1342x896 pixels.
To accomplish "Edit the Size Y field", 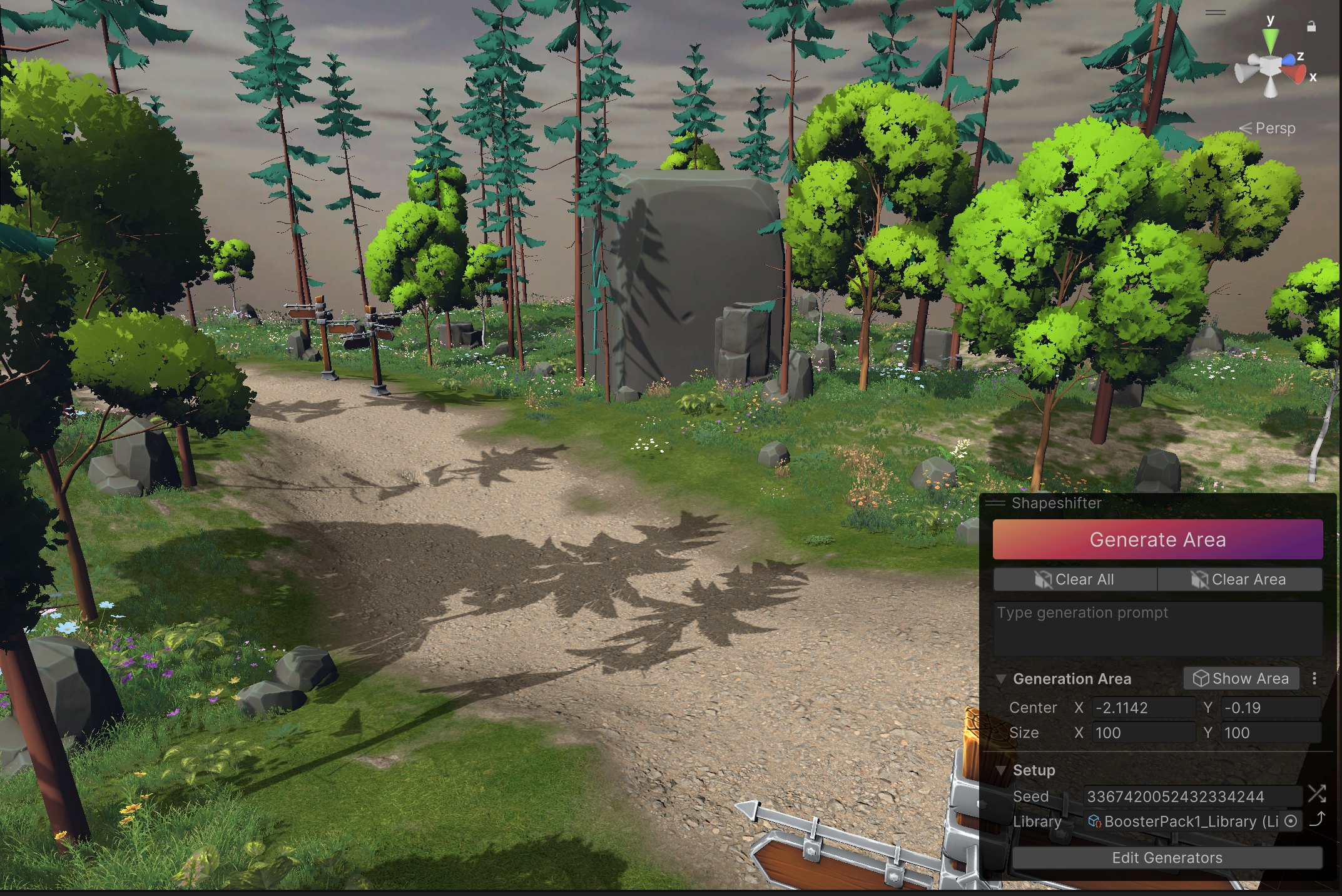I will 1270,733.
